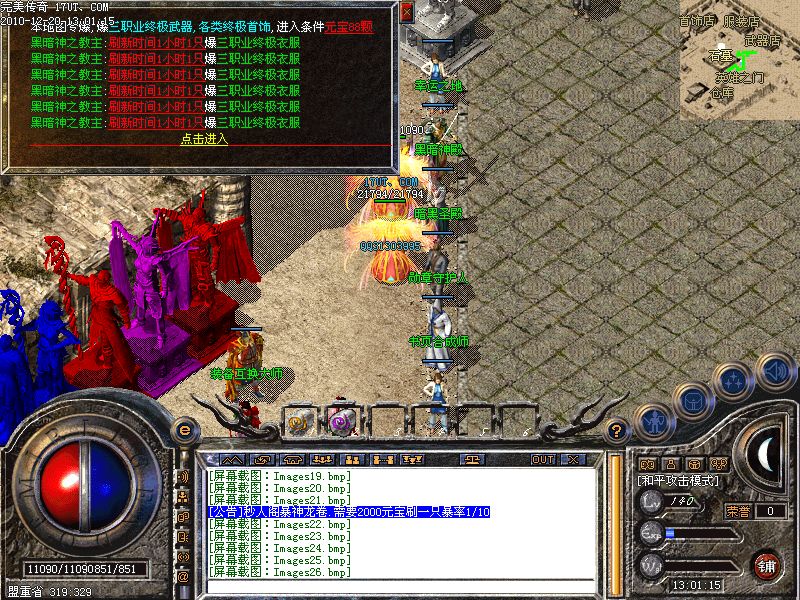Click the round 'e' button left of chat
This screenshot has width=800, height=600.
click(x=184, y=431)
